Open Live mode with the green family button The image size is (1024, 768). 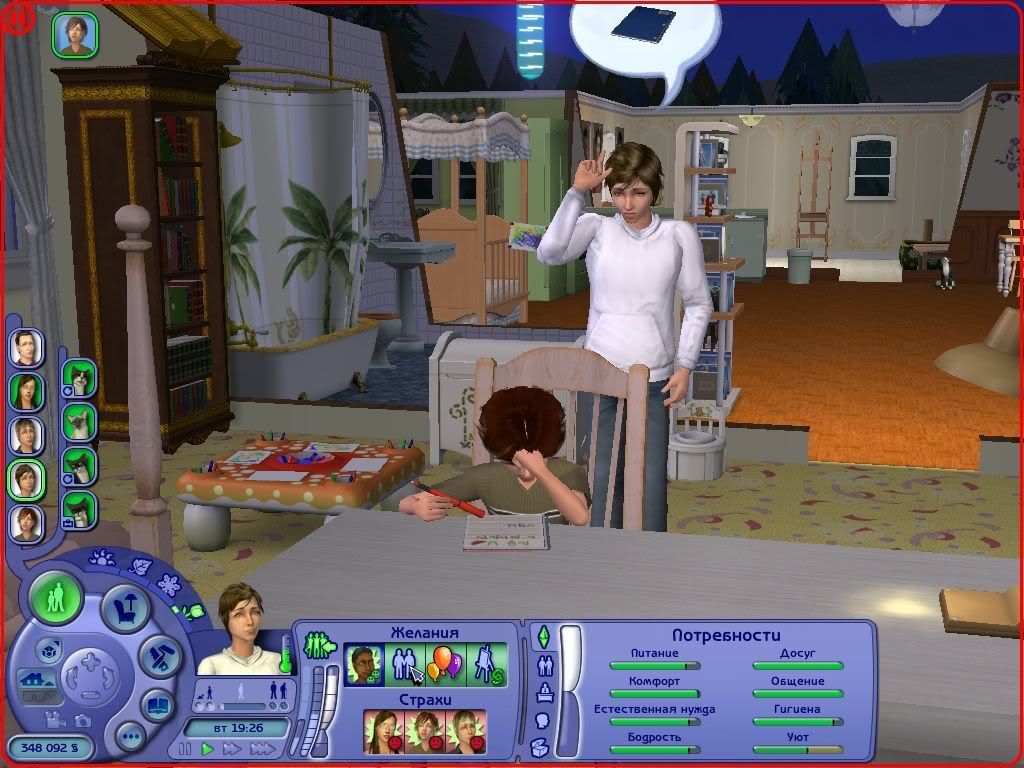(x=56, y=600)
